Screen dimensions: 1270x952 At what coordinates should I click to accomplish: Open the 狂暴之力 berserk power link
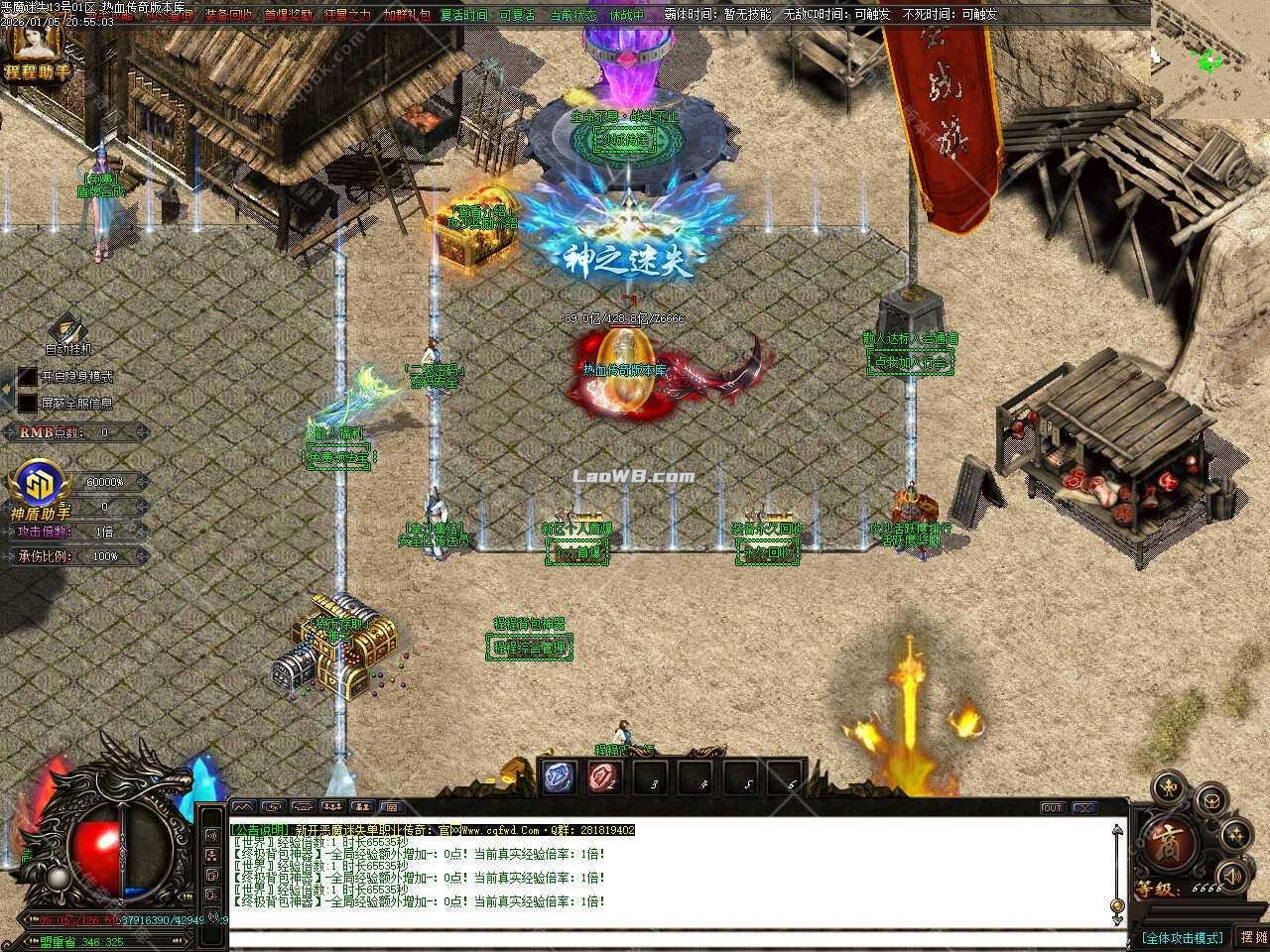point(347,16)
